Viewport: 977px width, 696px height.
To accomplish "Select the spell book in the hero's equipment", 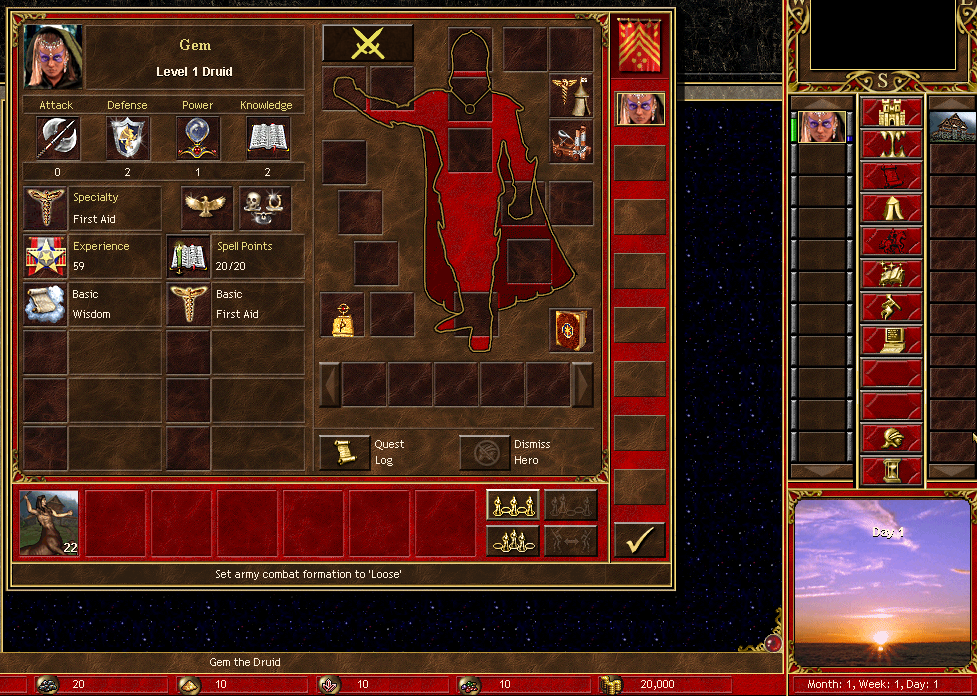I will tap(571, 331).
